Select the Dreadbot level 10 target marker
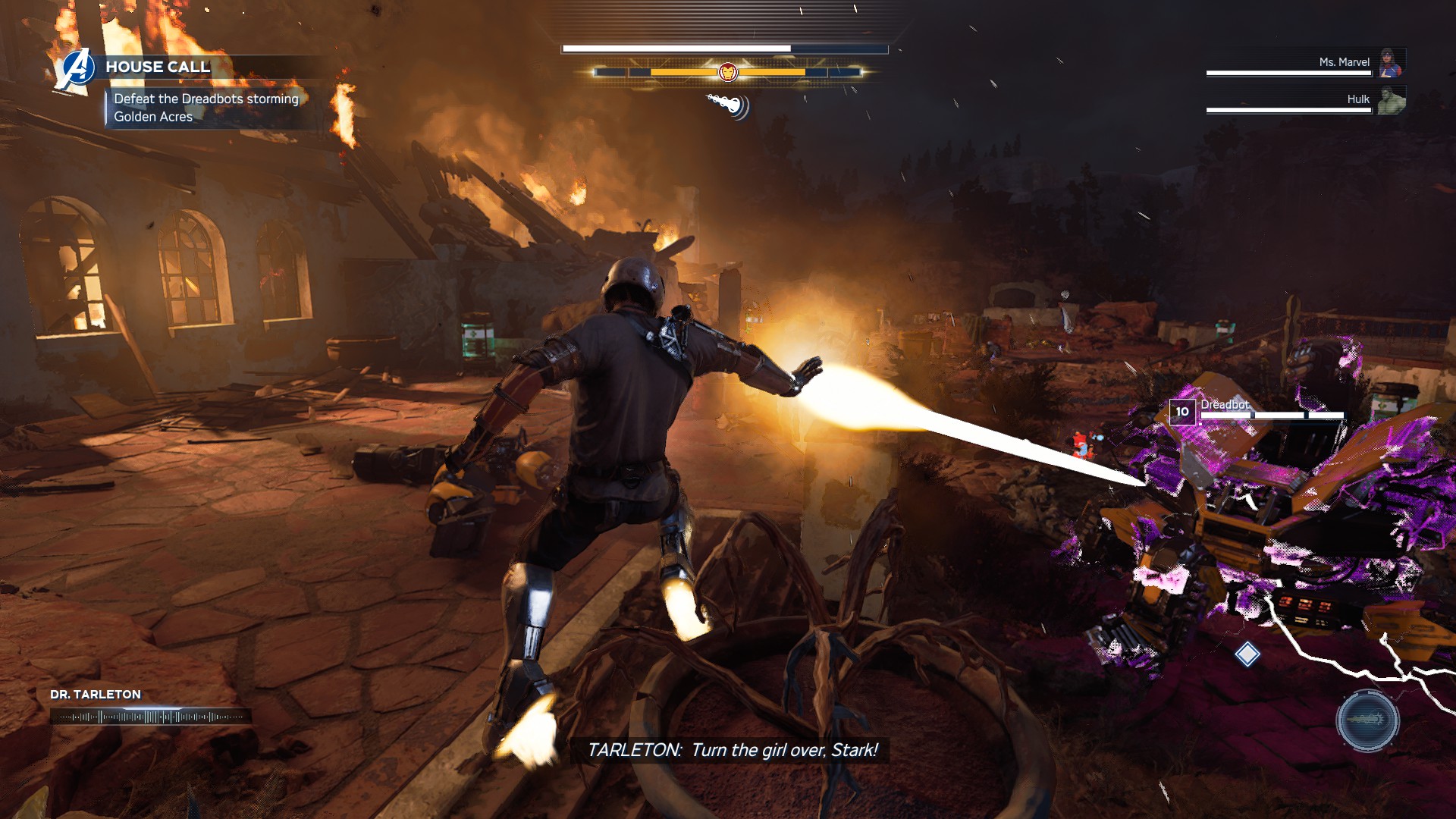This screenshot has width=1456, height=819. coord(1182,412)
